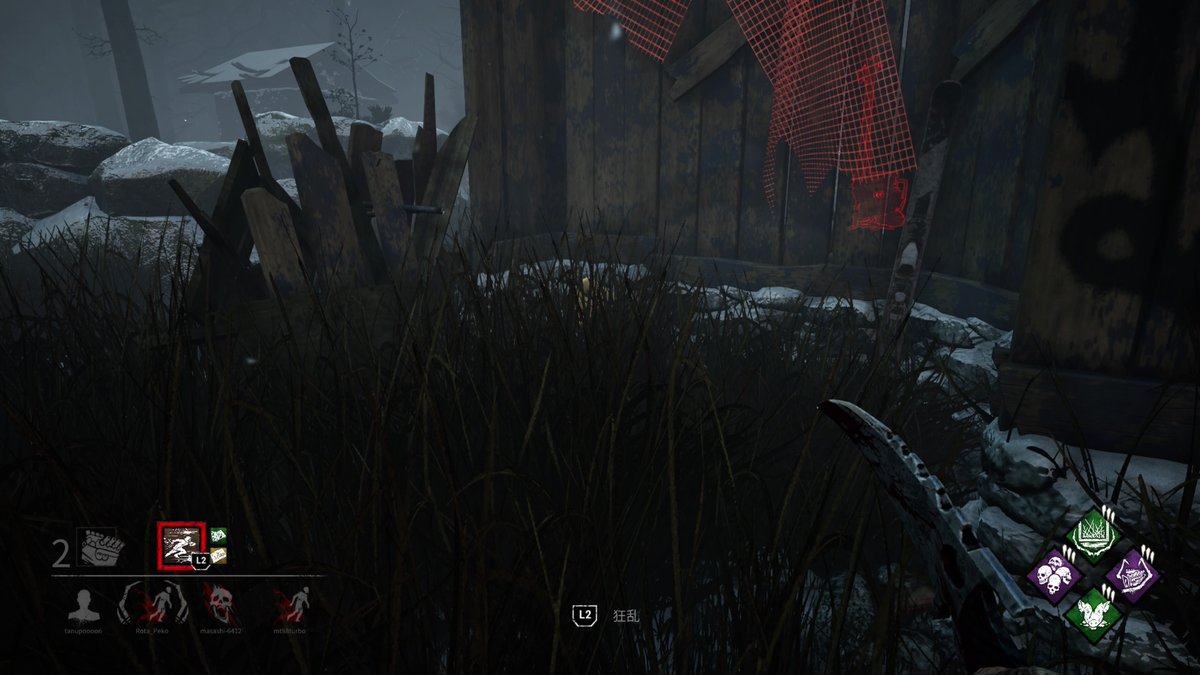
Task: Choose mtsktturbo's injured survivor icon
Action: (292, 605)
